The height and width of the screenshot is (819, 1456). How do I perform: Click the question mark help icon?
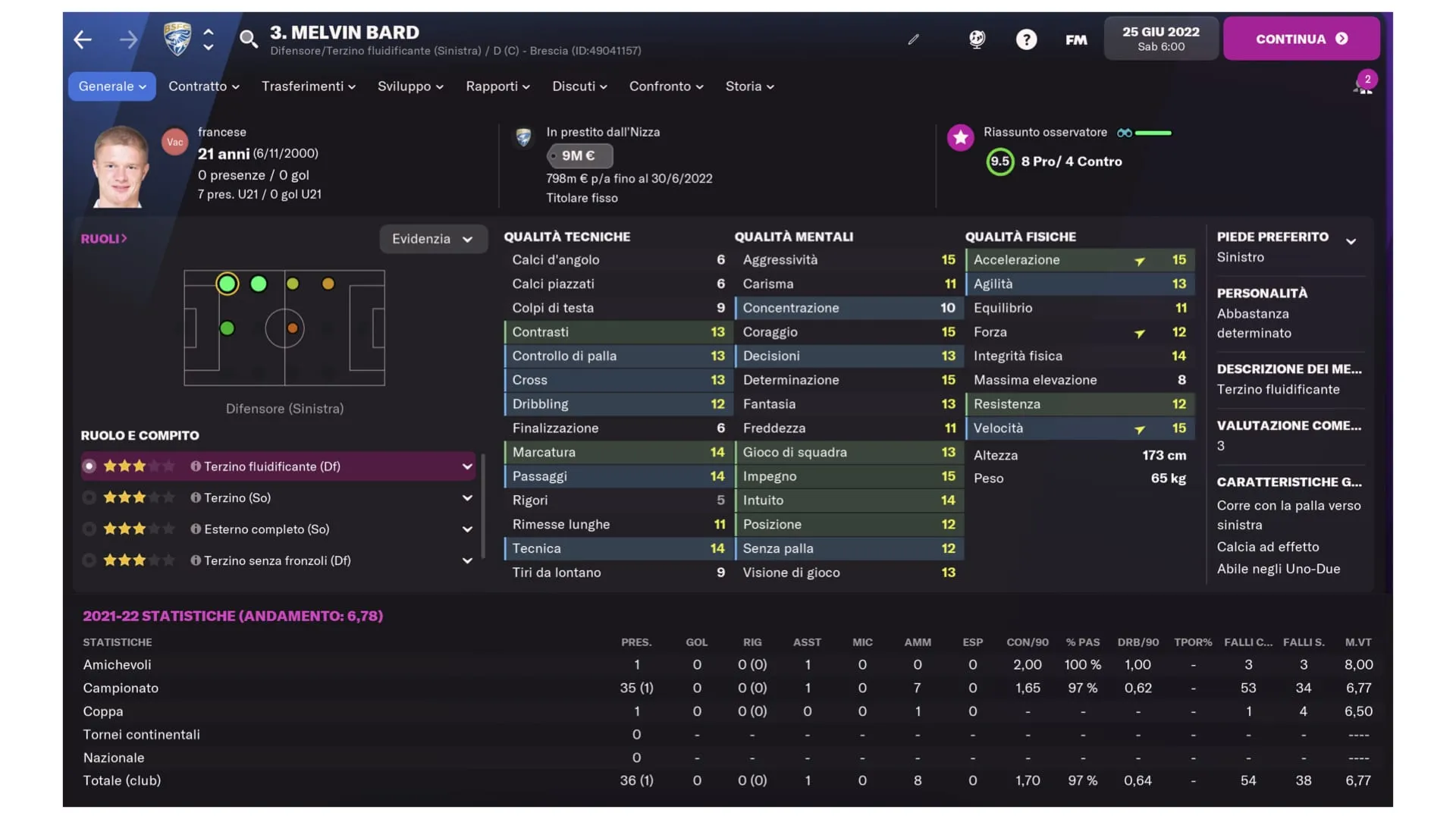coord(1026,39)
